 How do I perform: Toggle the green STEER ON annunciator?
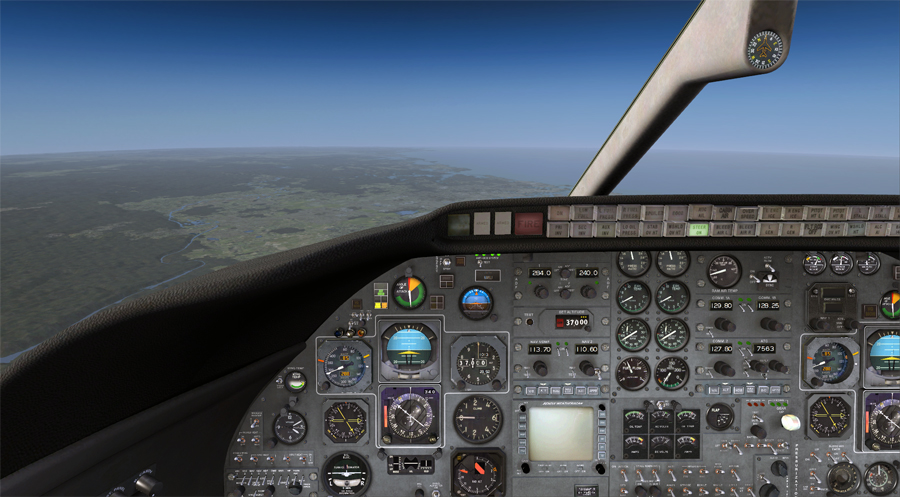click(698, 230)
